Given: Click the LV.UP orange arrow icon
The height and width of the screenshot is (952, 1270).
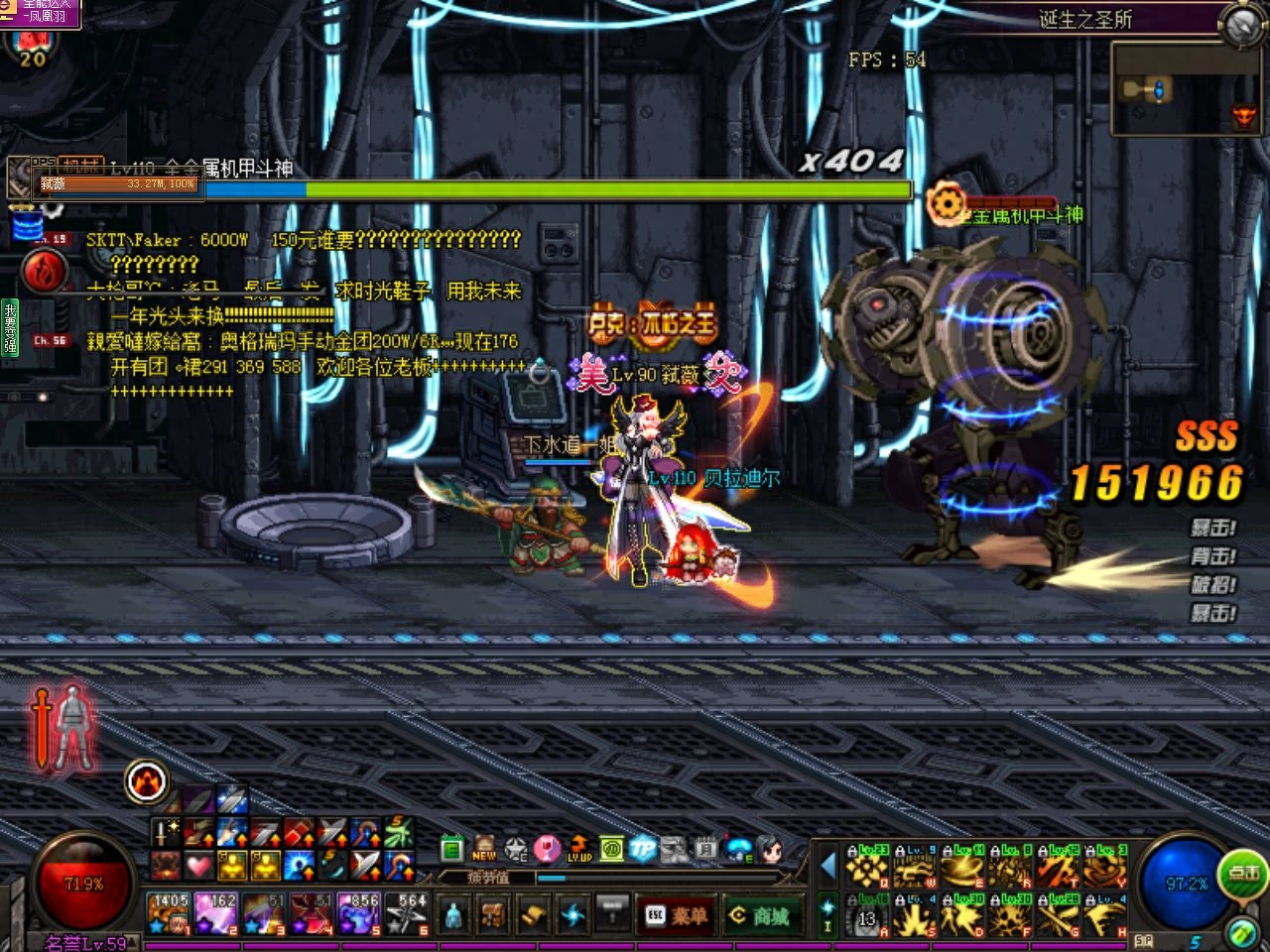Looking at the screenshot, I should pyautogui.click(x=579, y=849).
